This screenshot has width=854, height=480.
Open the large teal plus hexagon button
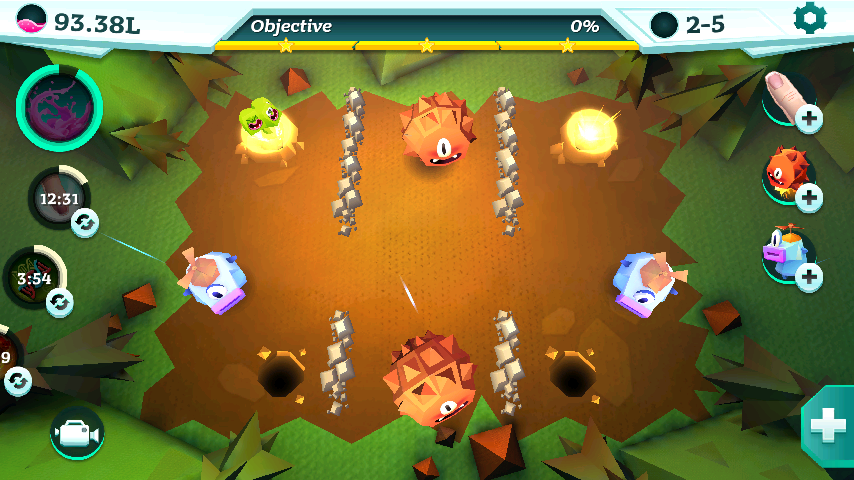[829, 425]
